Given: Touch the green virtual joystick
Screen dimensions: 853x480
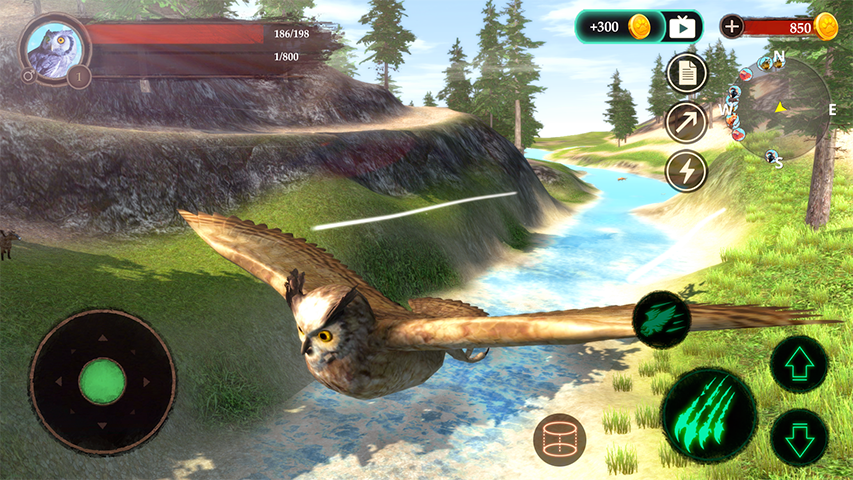Looking at the screenshot, I should click(102, 381).
